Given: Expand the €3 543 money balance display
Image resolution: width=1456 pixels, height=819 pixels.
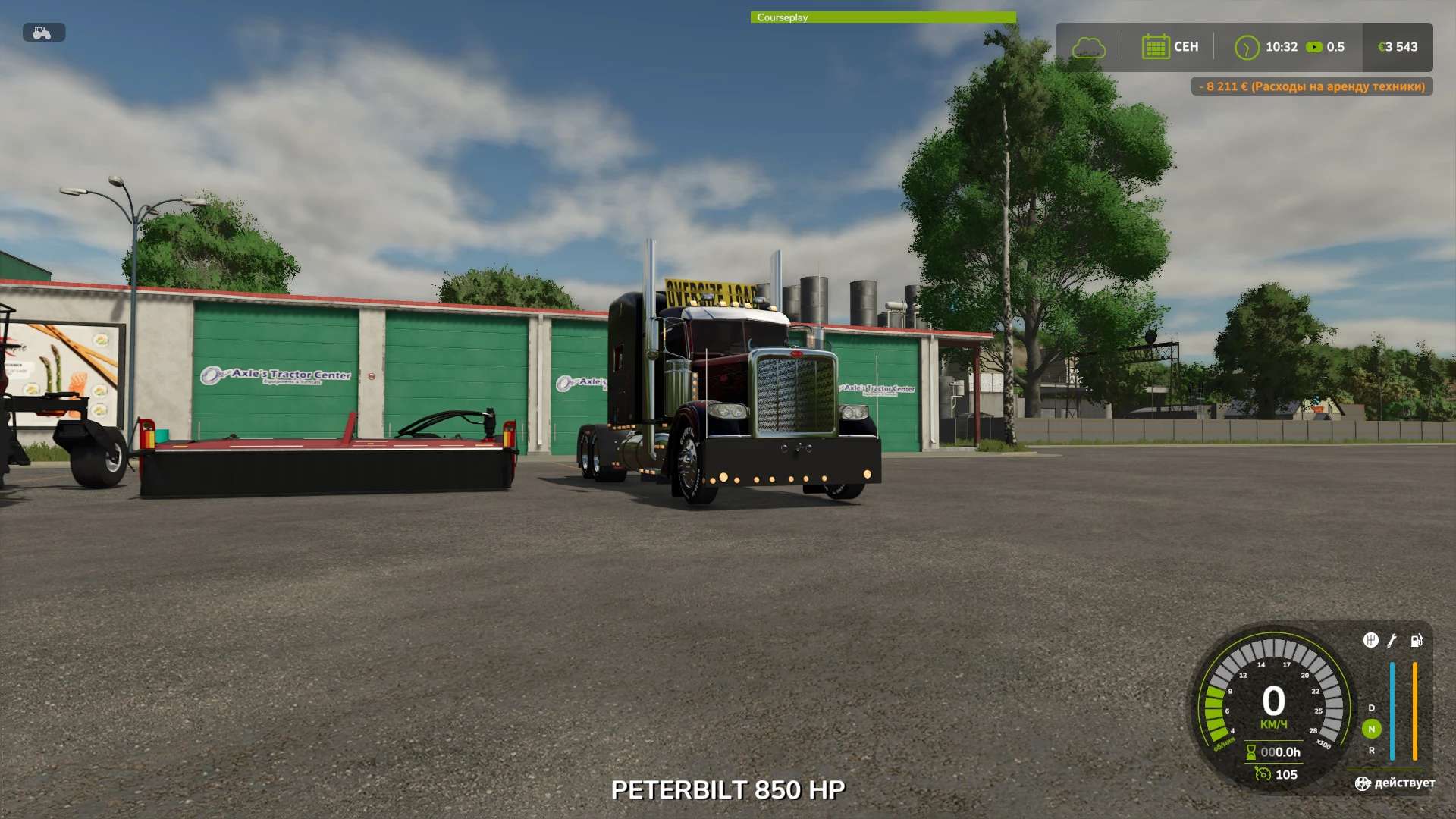Looking at the screenshot, I should coord(1399,47).
